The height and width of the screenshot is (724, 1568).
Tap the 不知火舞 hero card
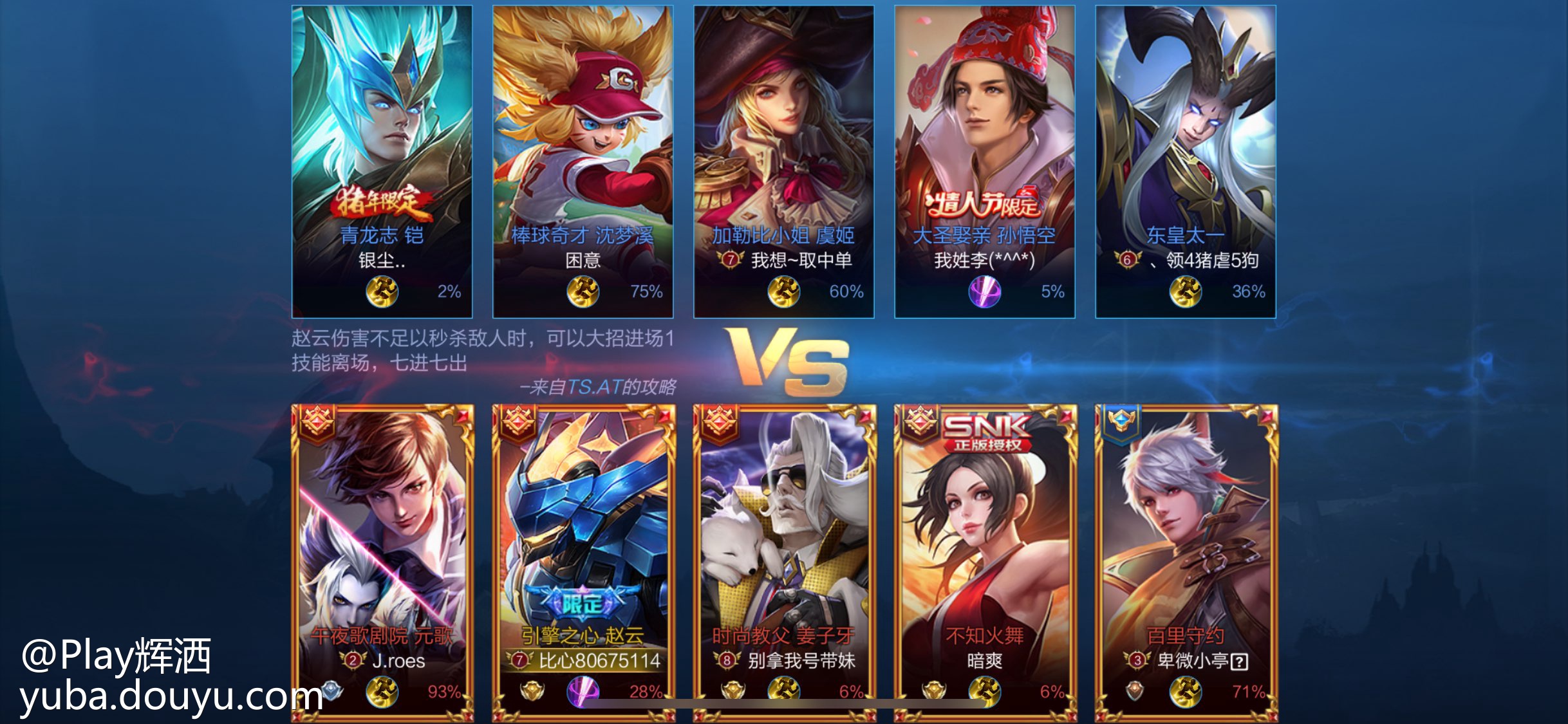(x=985, y=560)
